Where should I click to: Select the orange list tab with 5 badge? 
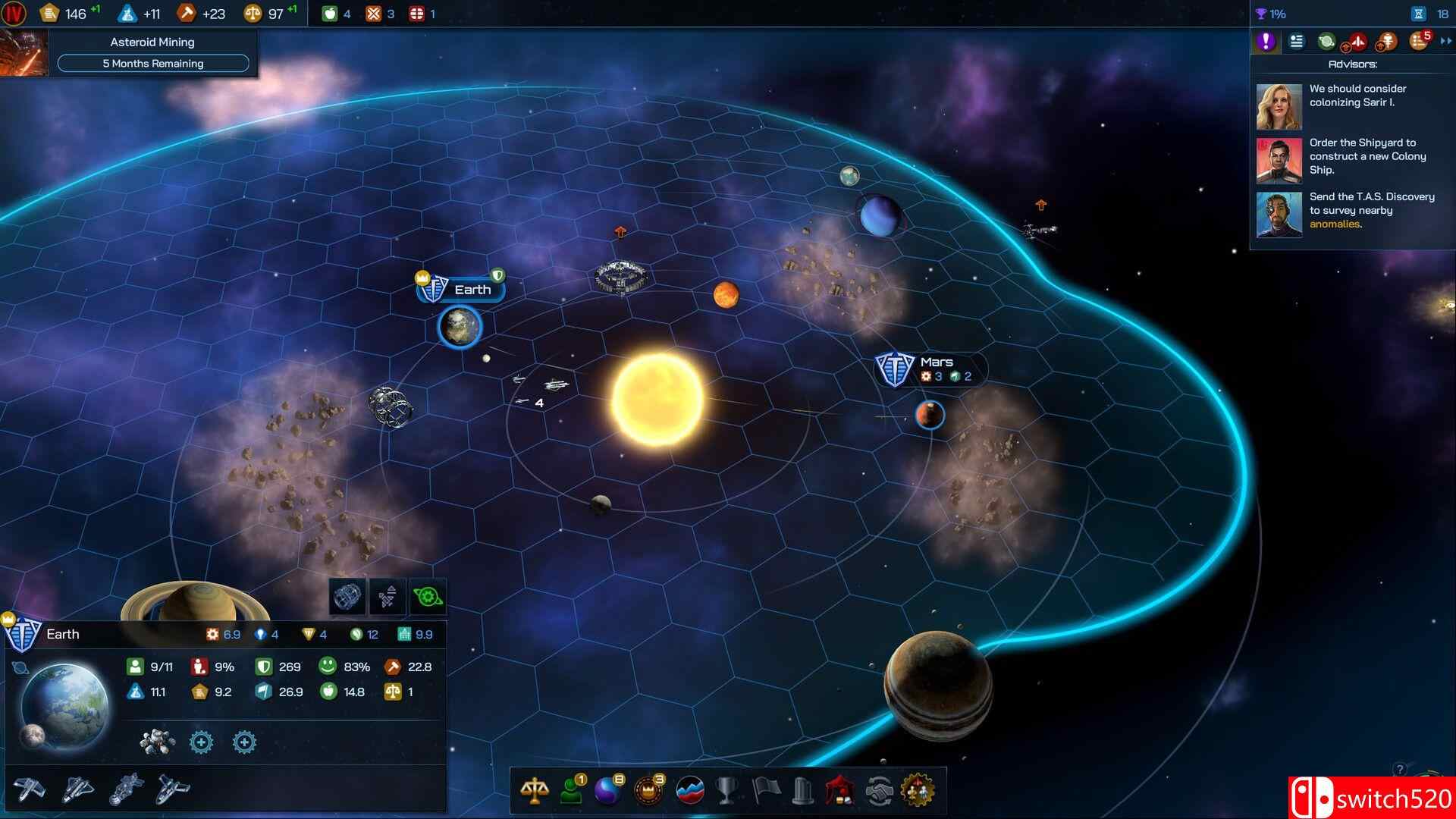coord(1417,42)
